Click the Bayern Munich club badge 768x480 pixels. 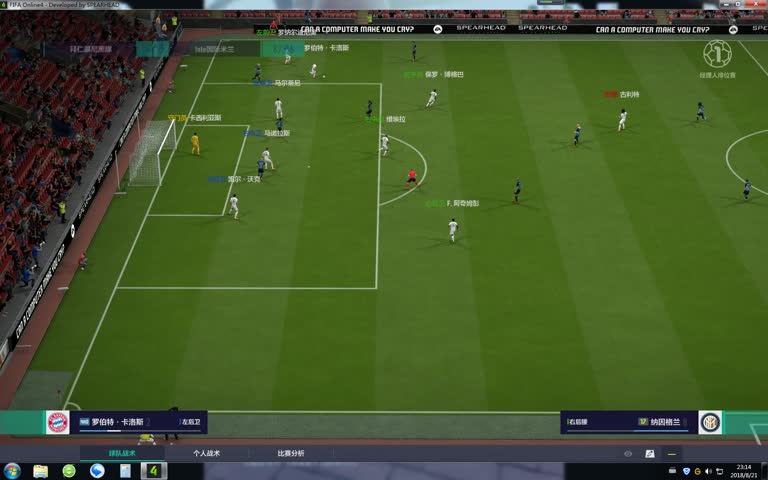[x=58, y=422]
